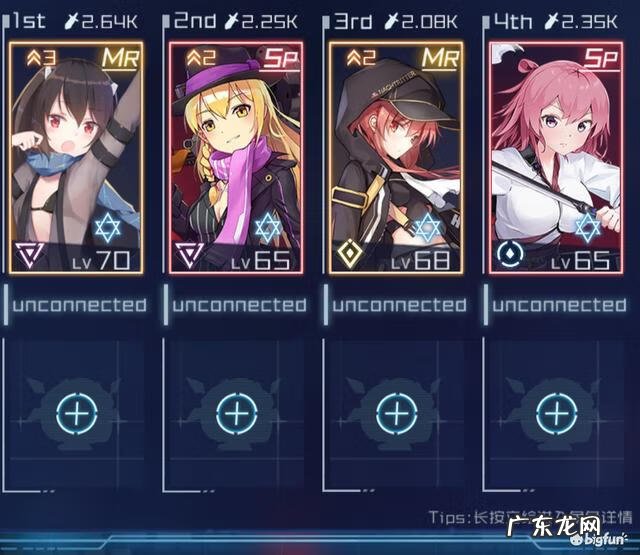Fill the empty slot under the 3rd character

click(x=397, y=412)
